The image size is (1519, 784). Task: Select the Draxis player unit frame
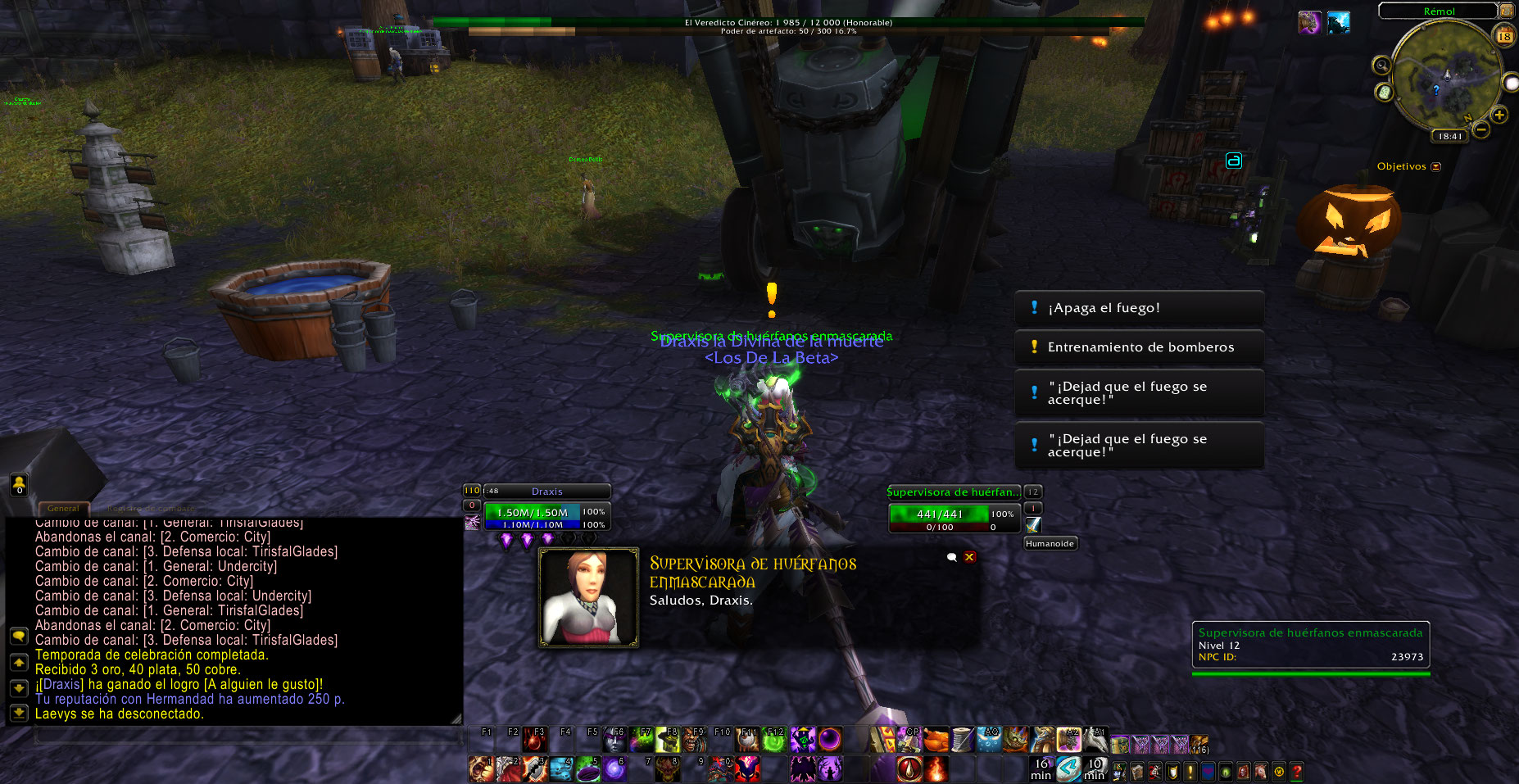click(x=546, y=492)
